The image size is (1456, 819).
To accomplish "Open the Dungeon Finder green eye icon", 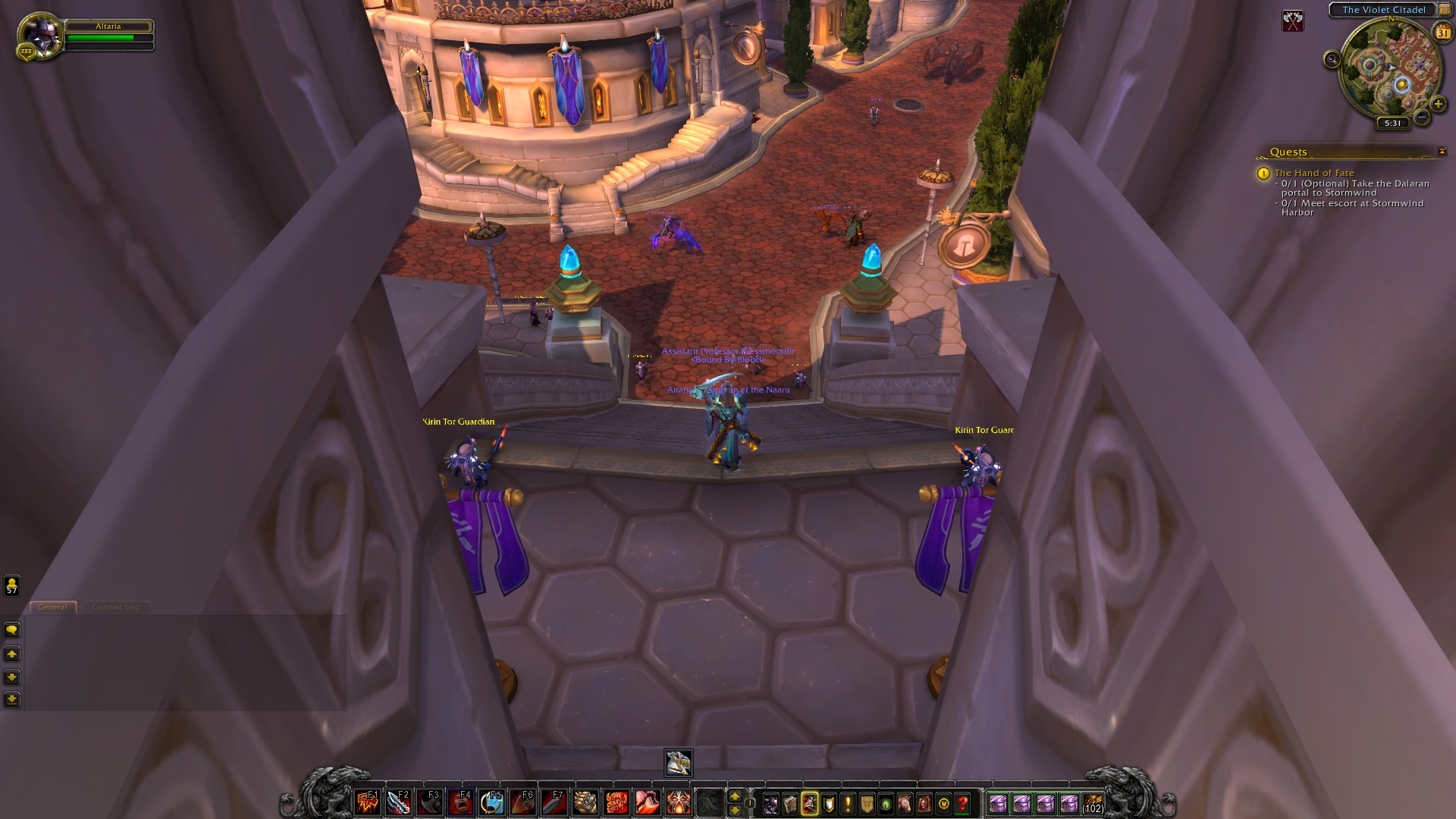I will pos(886,804).
